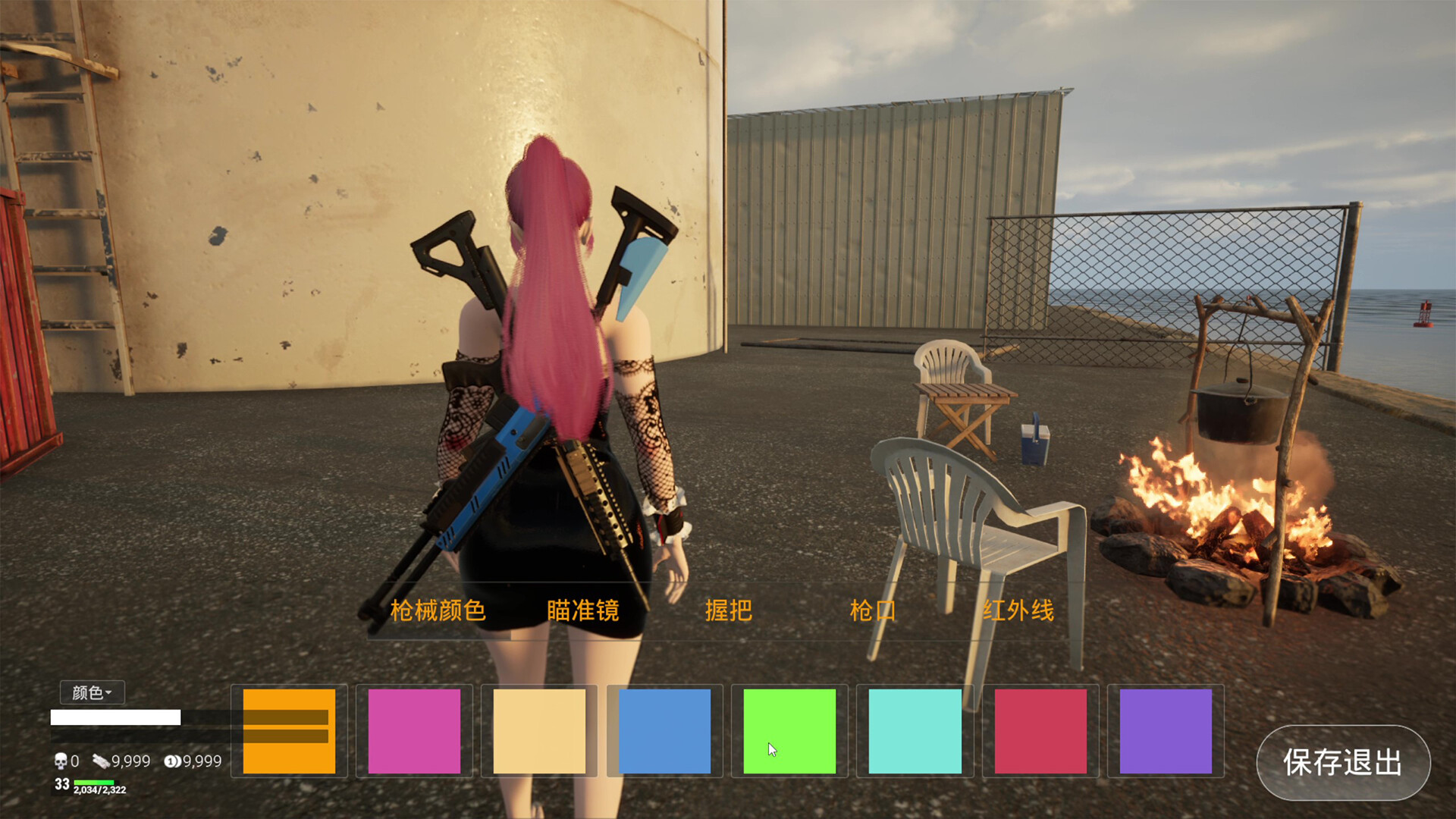Select the 枪口 muzzle tab

(874, 610)
